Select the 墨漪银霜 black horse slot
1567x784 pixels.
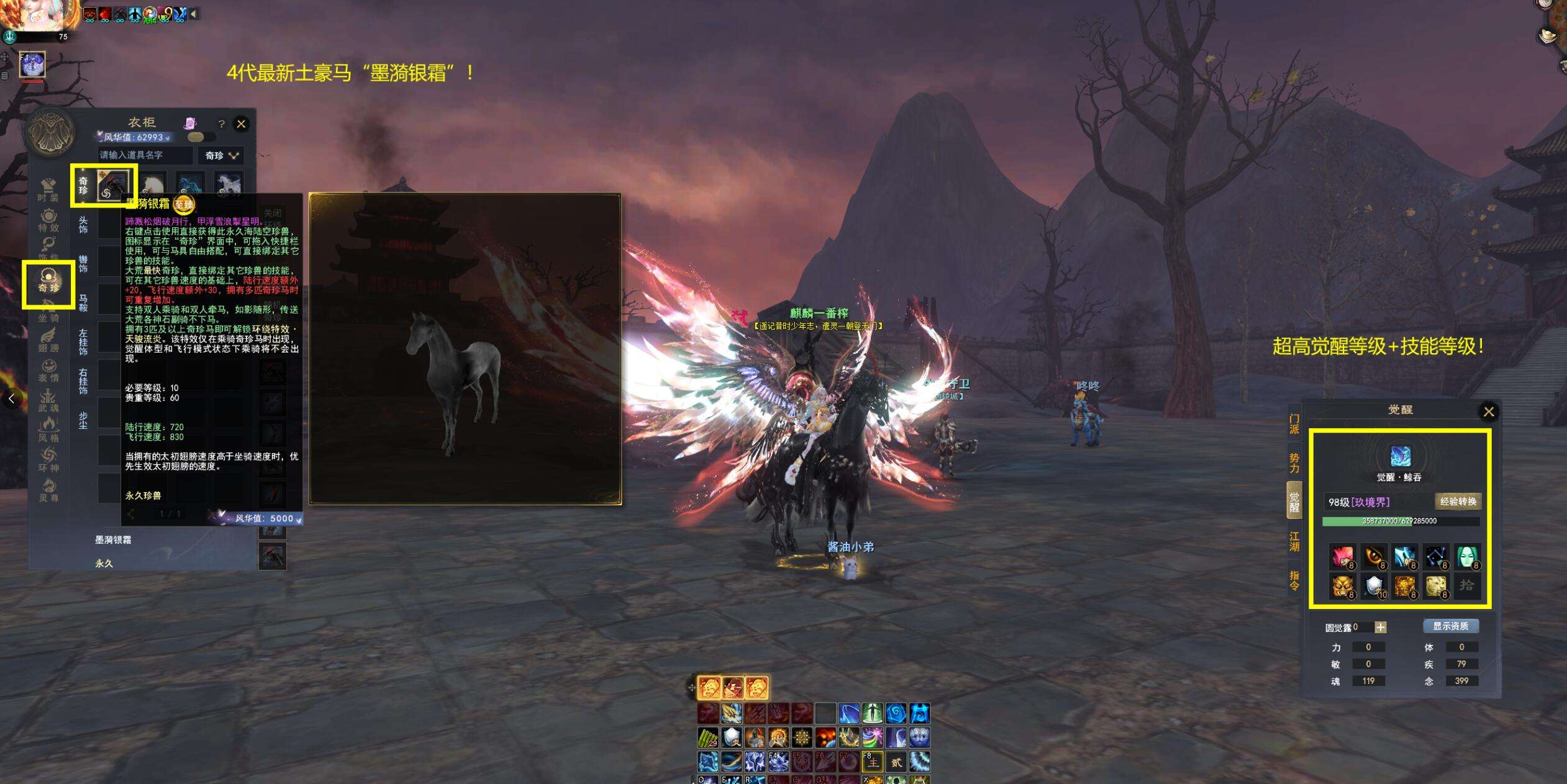point(113,185)
